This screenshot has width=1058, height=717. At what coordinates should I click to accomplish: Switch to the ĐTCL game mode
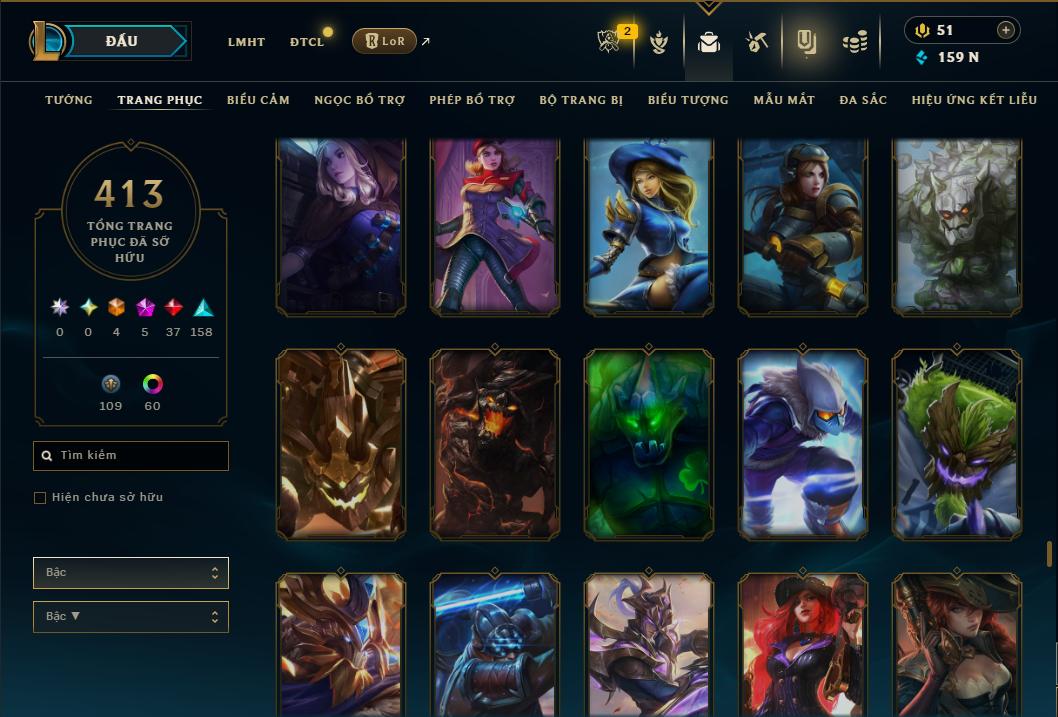(307, 42)
